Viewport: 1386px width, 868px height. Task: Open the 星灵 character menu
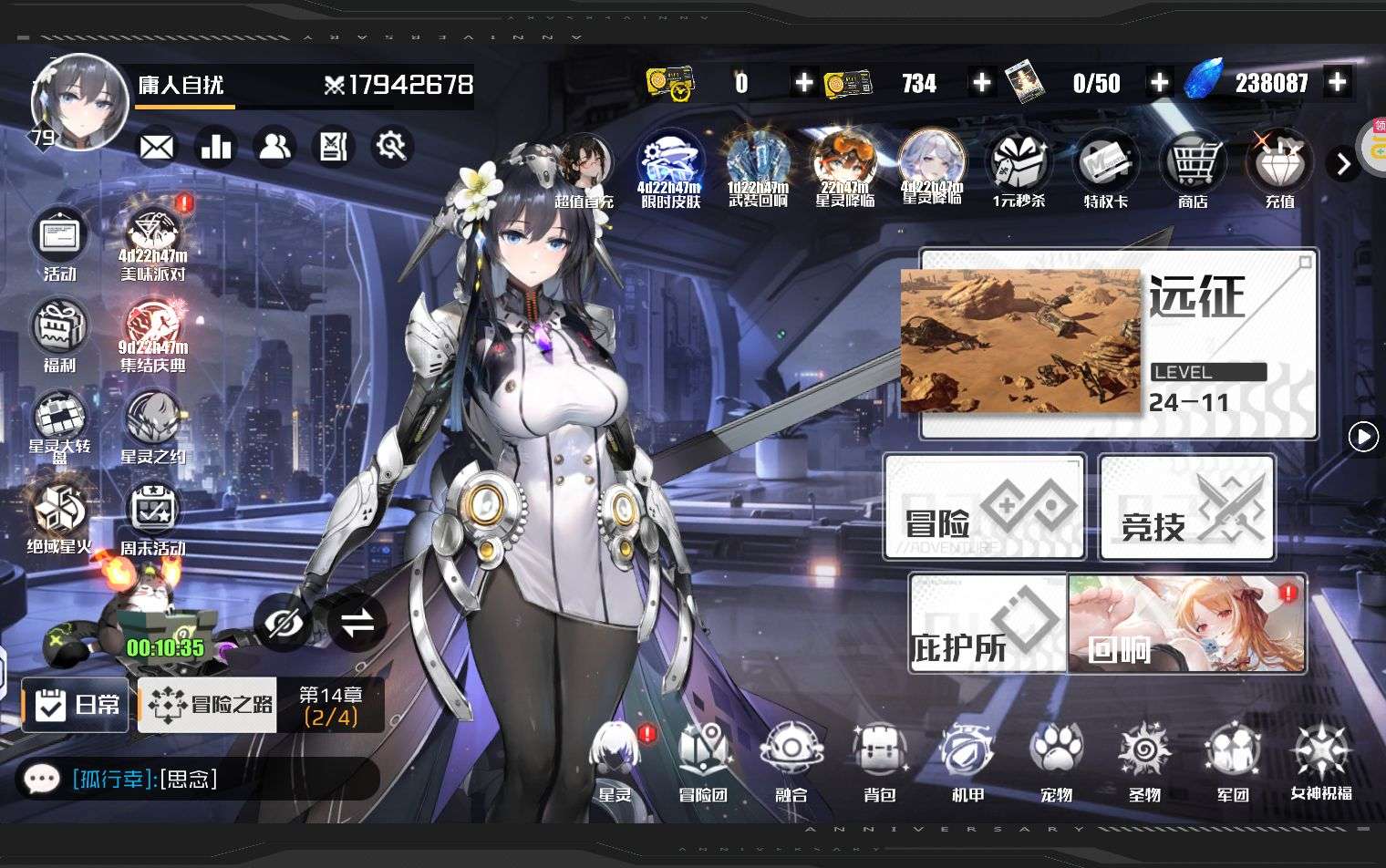pyautogui.click(x=615, y=761)
